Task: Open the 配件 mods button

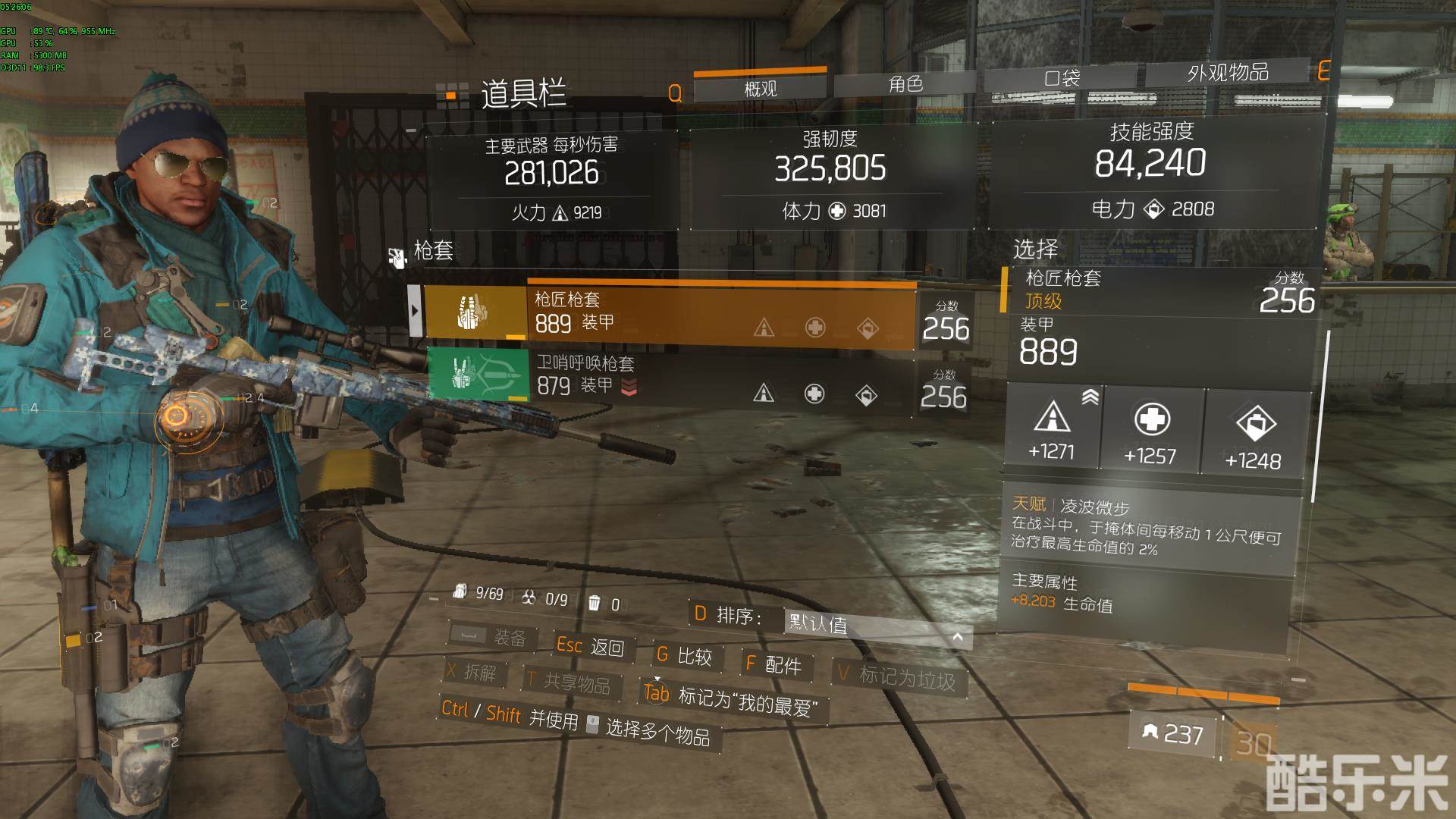Action: pyautogui.click(x=774, y=665)
